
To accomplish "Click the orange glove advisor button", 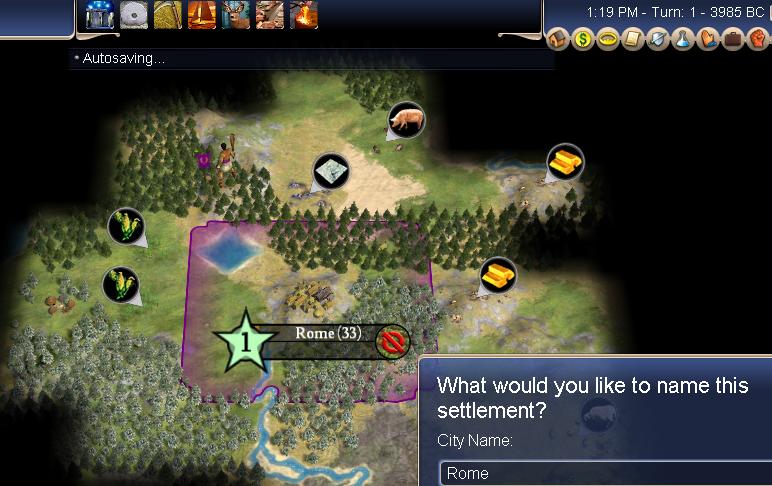I will point(706,40).
